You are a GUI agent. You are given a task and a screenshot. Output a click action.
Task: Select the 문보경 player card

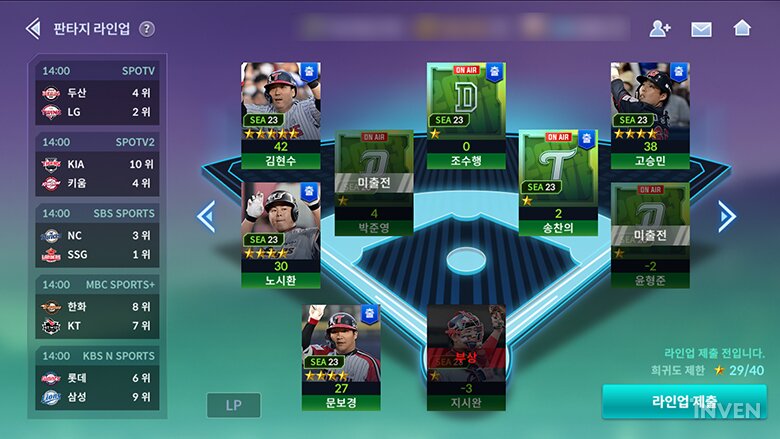(x=341, y=357)
